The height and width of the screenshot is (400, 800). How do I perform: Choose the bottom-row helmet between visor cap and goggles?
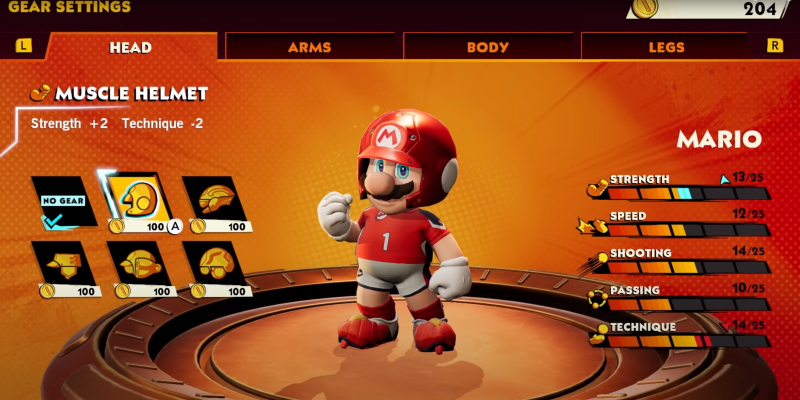pos(138,266)
